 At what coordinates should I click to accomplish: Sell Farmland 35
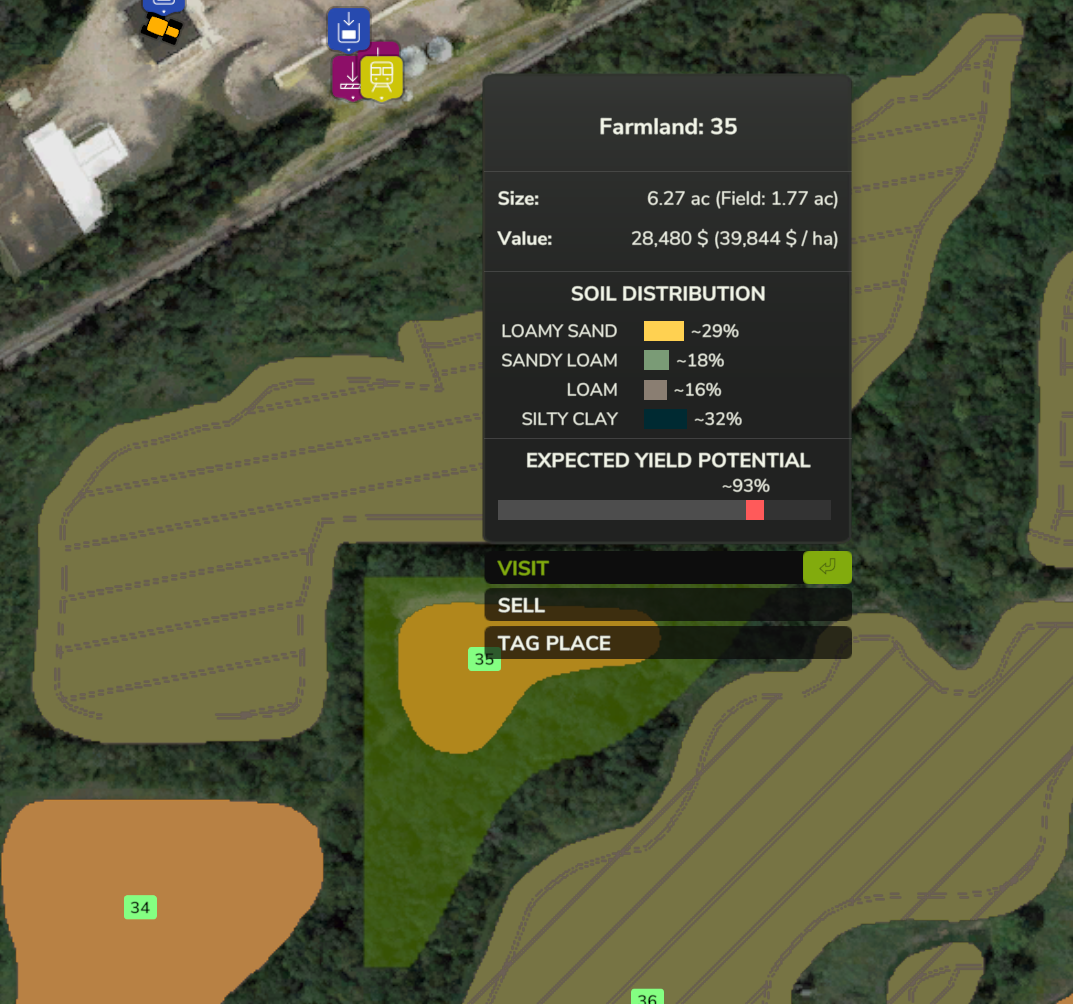(x=667, y=605)
